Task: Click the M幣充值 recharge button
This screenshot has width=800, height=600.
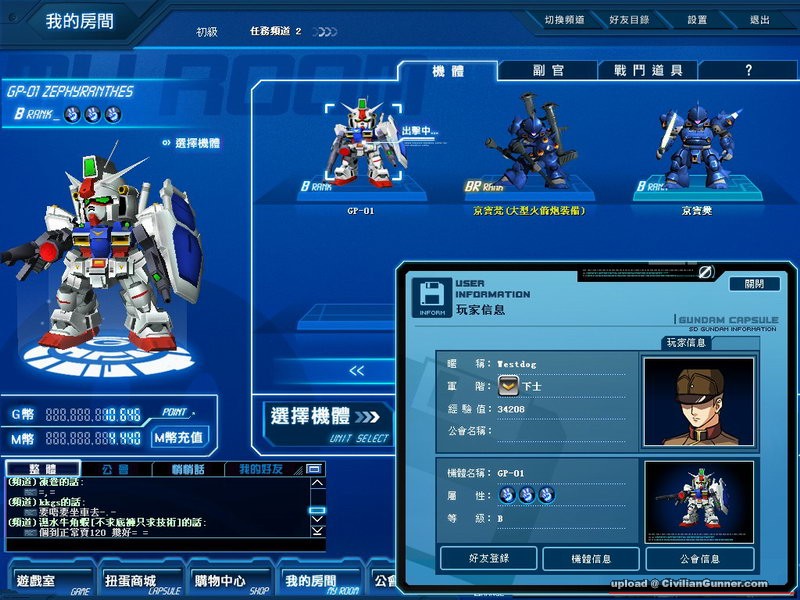Action: [178, 437]
